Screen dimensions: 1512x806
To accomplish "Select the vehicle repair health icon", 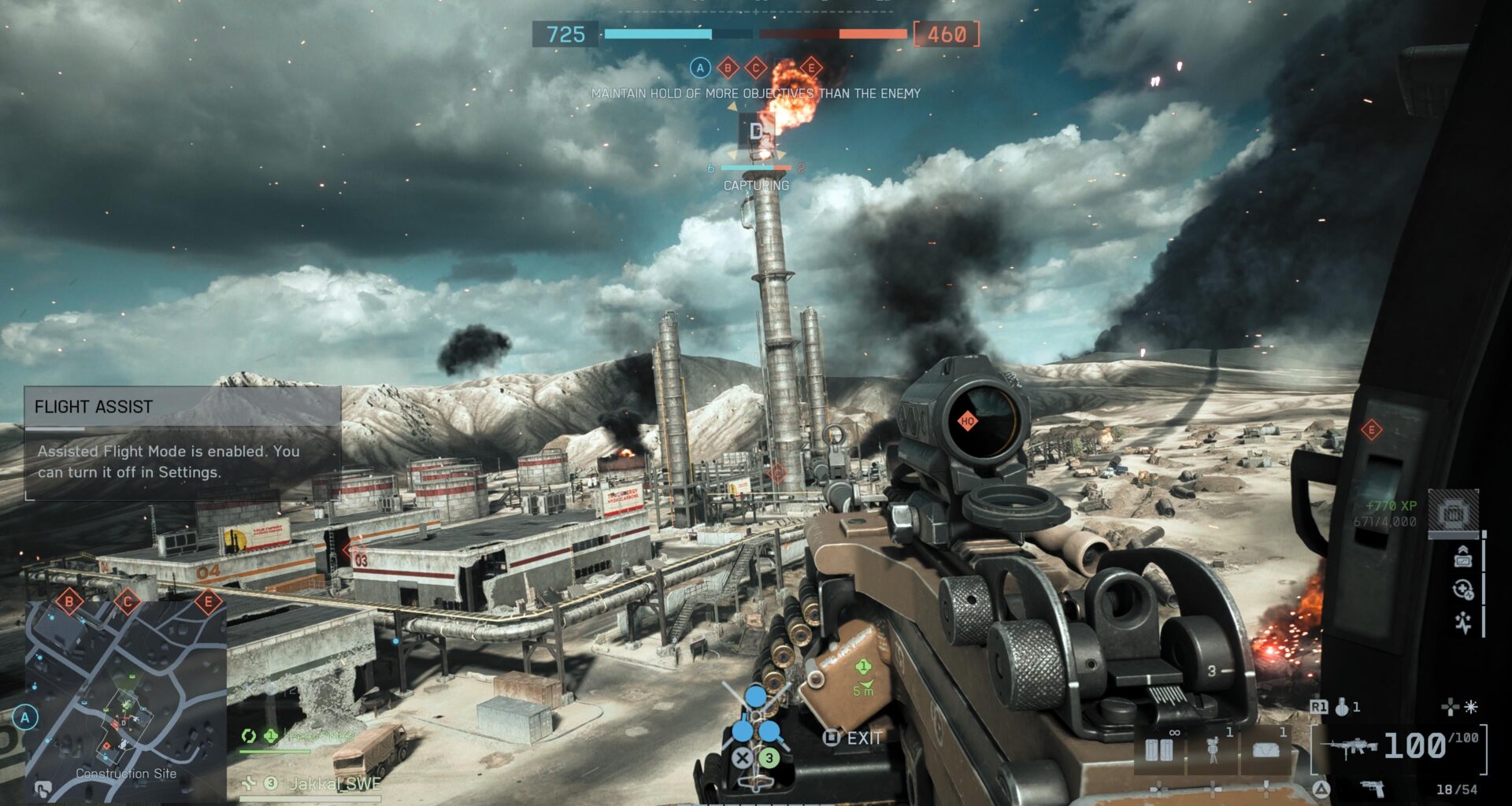I will pyautogui.click(x=1462, y=589).
